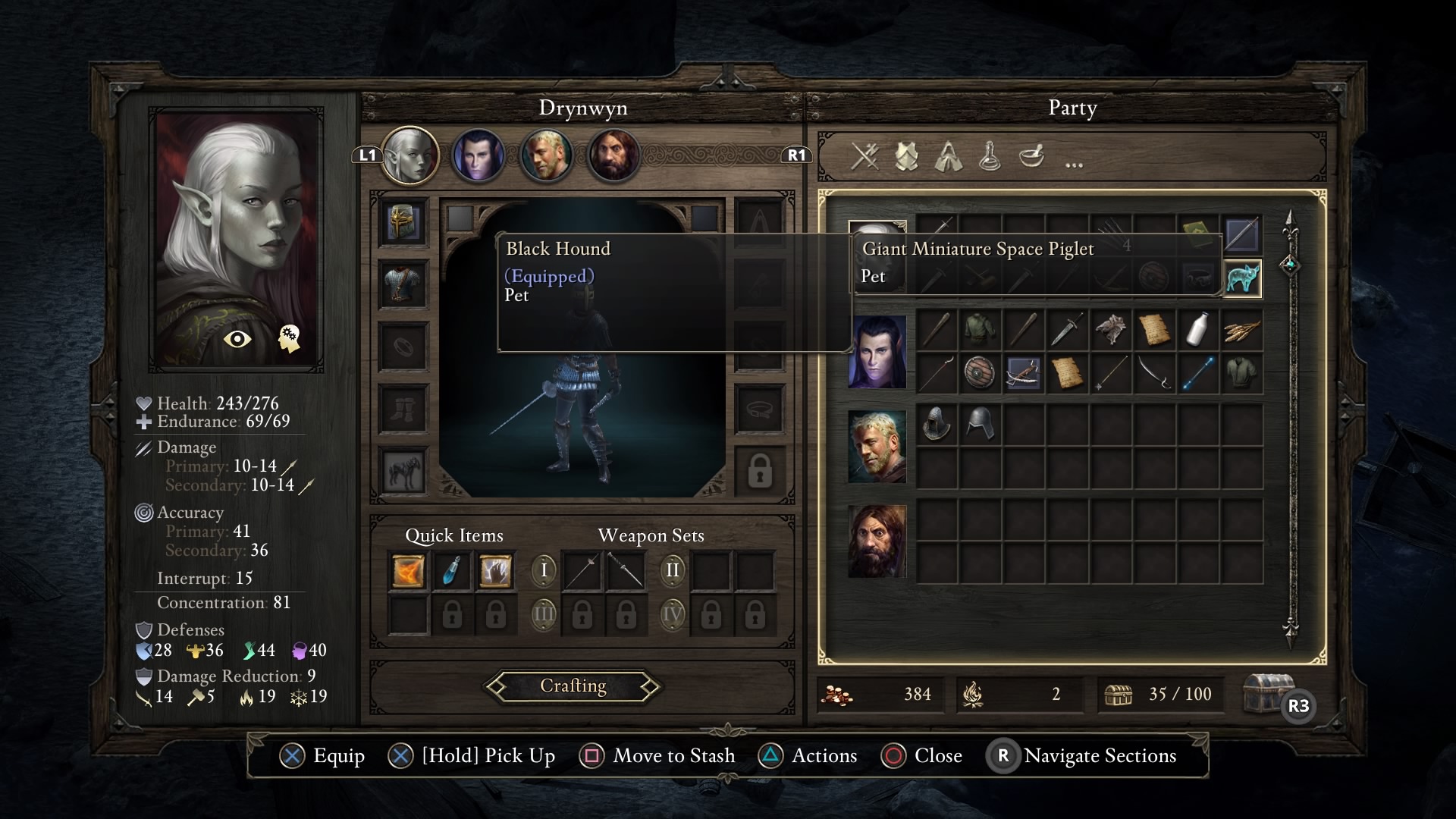Select the fire scroll quick item
The image size is (1456, 819).
point(408,571)
